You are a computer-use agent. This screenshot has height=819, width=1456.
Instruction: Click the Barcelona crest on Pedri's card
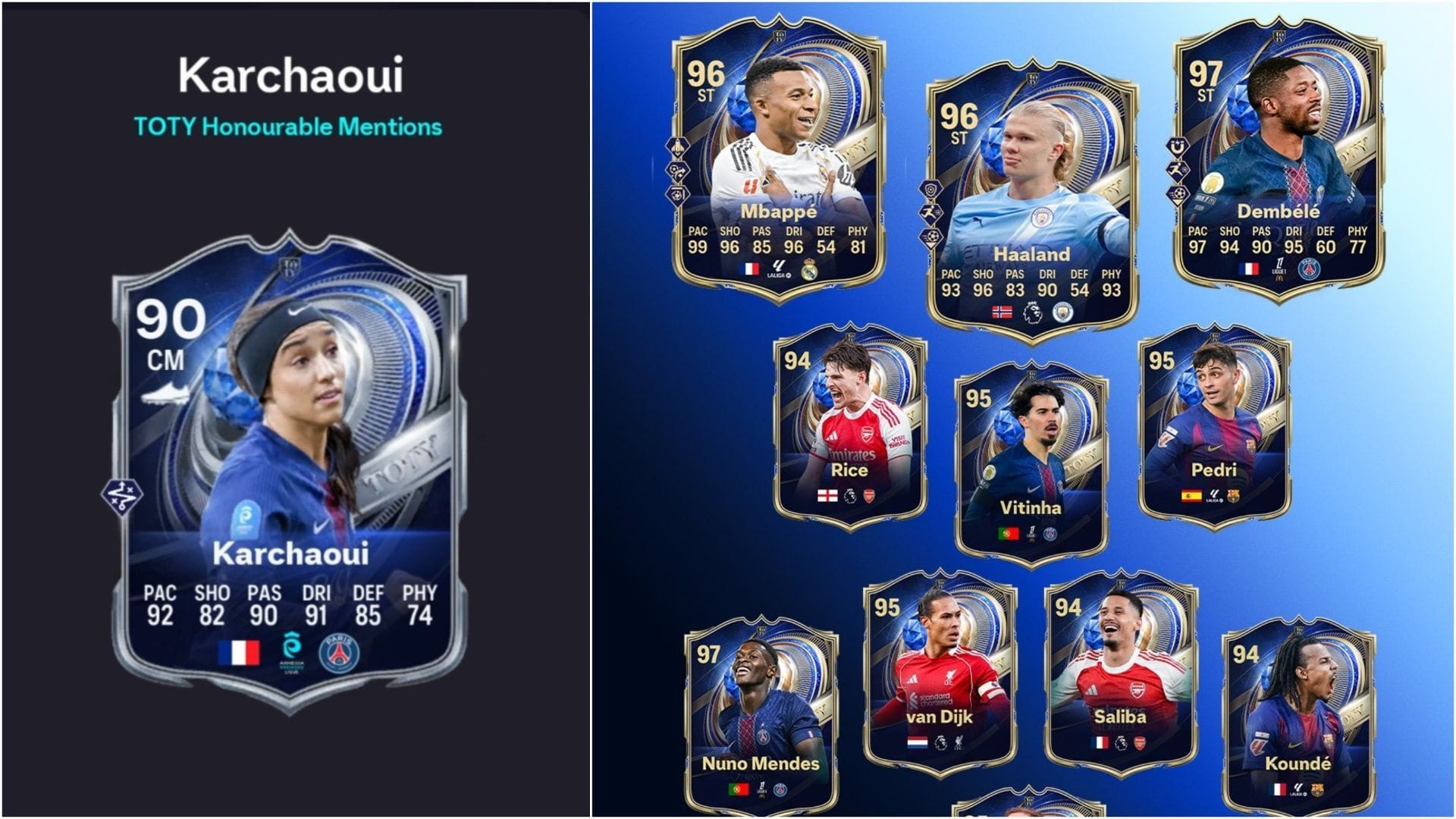tap(1232, 495)
